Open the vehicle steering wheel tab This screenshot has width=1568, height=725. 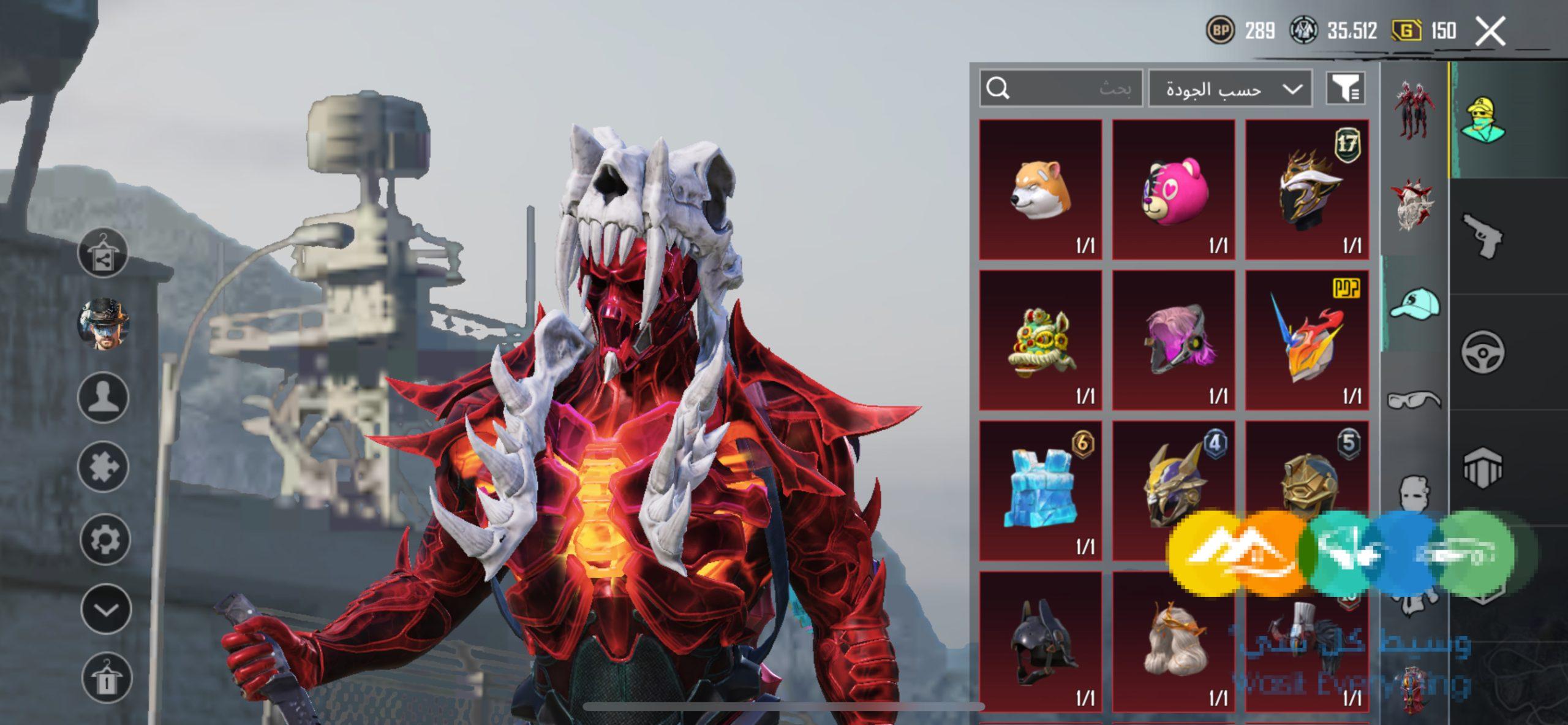point(1482,352)
